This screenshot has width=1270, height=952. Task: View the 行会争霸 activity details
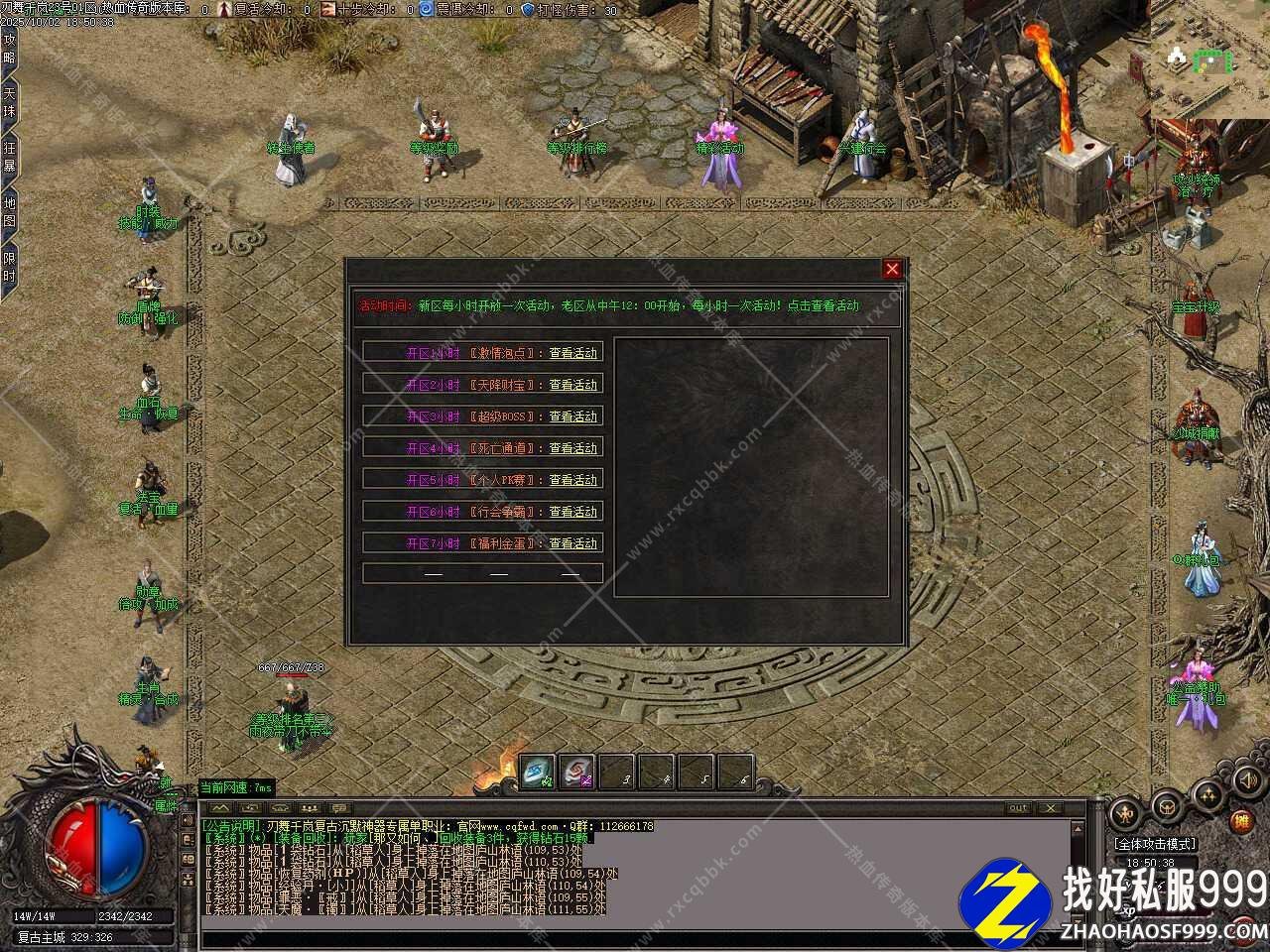click(x=573, y=512)
